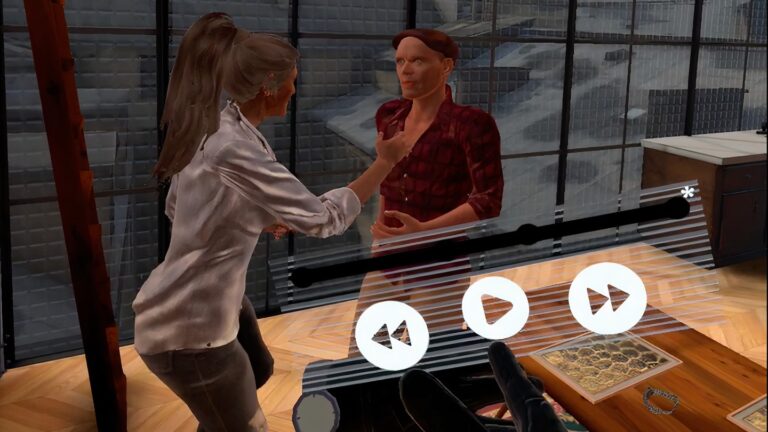Click the asterisk icon above the timeline
Viewport: 768px width, 432px height.
point(687,193)
